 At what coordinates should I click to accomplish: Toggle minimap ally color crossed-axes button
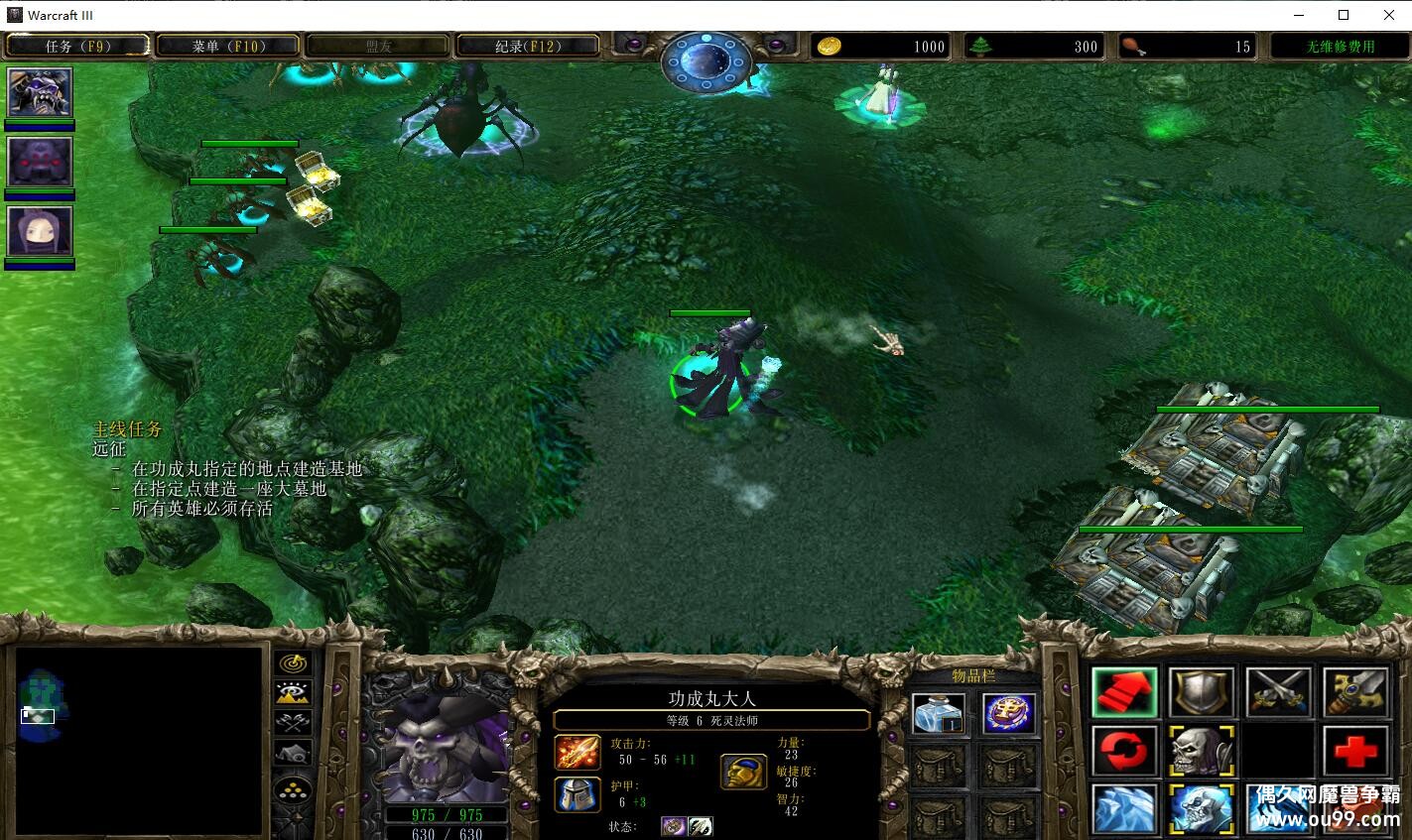[x=295, y=723]
